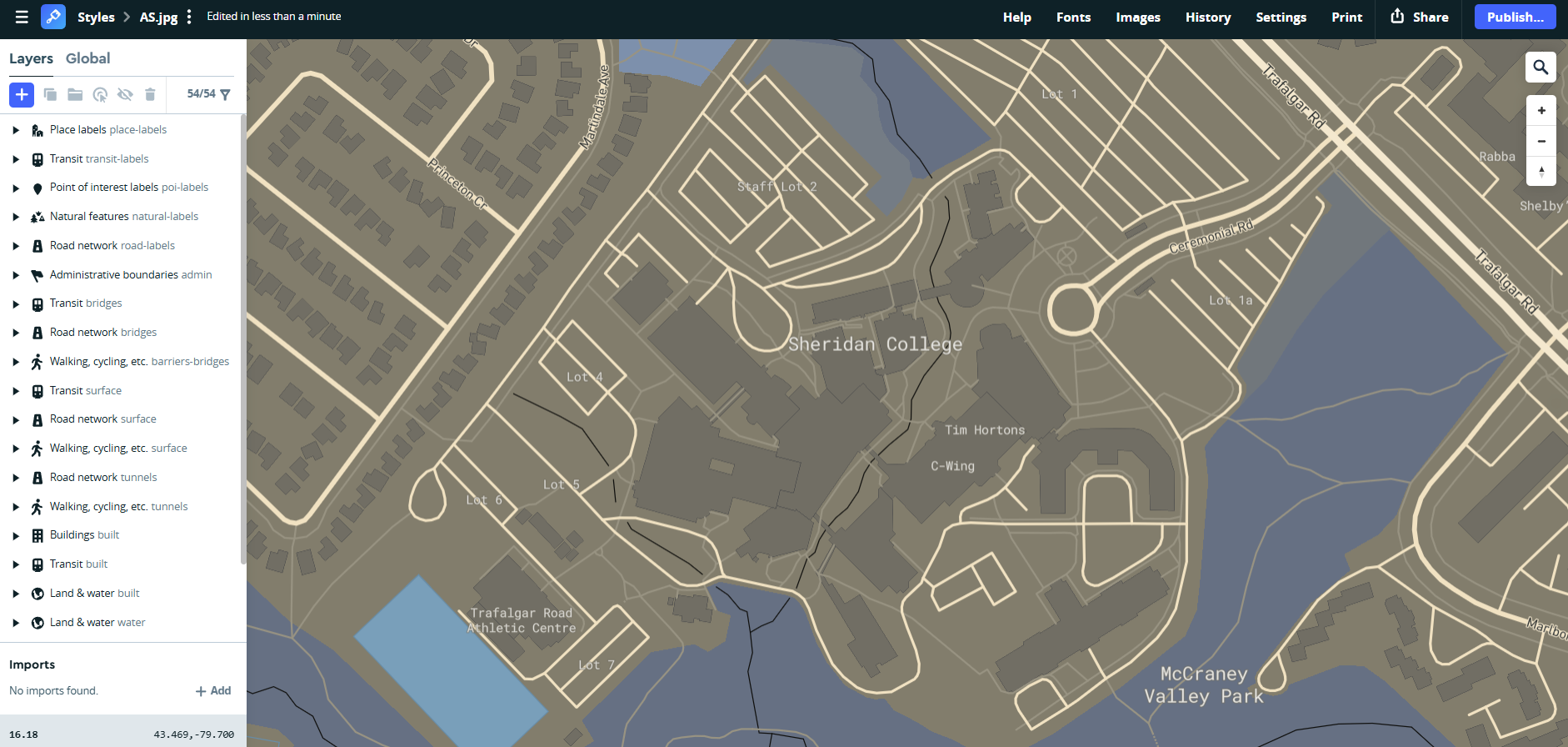Add a new layer

(x=21, y=95)
